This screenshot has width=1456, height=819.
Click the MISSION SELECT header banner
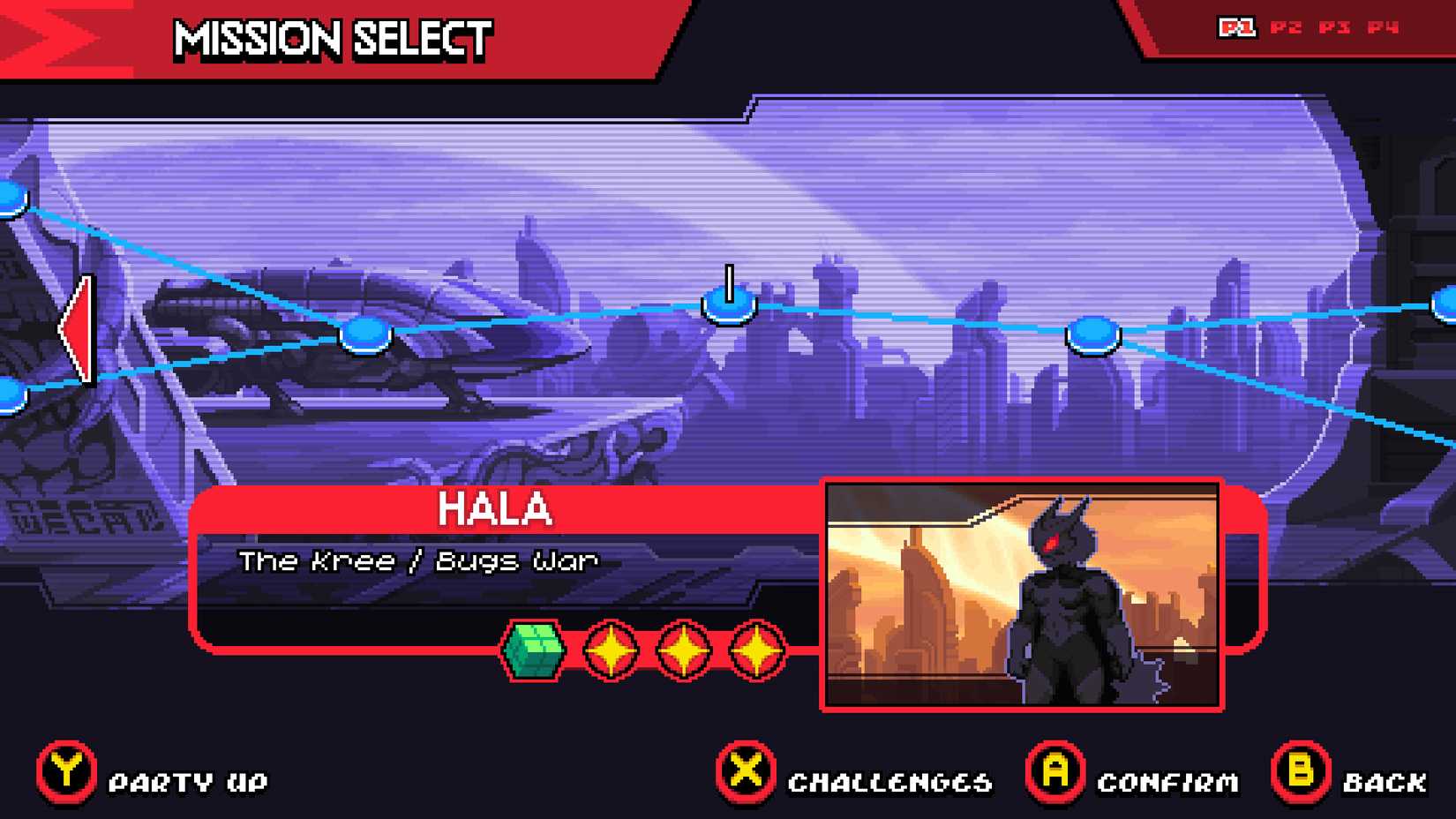pyautogui.click(x=331, y=39)
